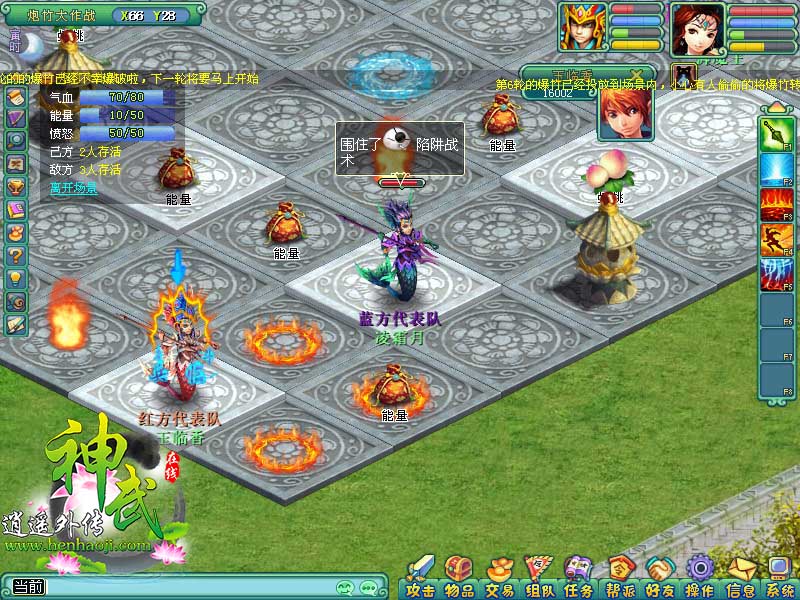Open the 帮派 (Guild) token menu
800x600 pixels.
click(x=620, y=575)
